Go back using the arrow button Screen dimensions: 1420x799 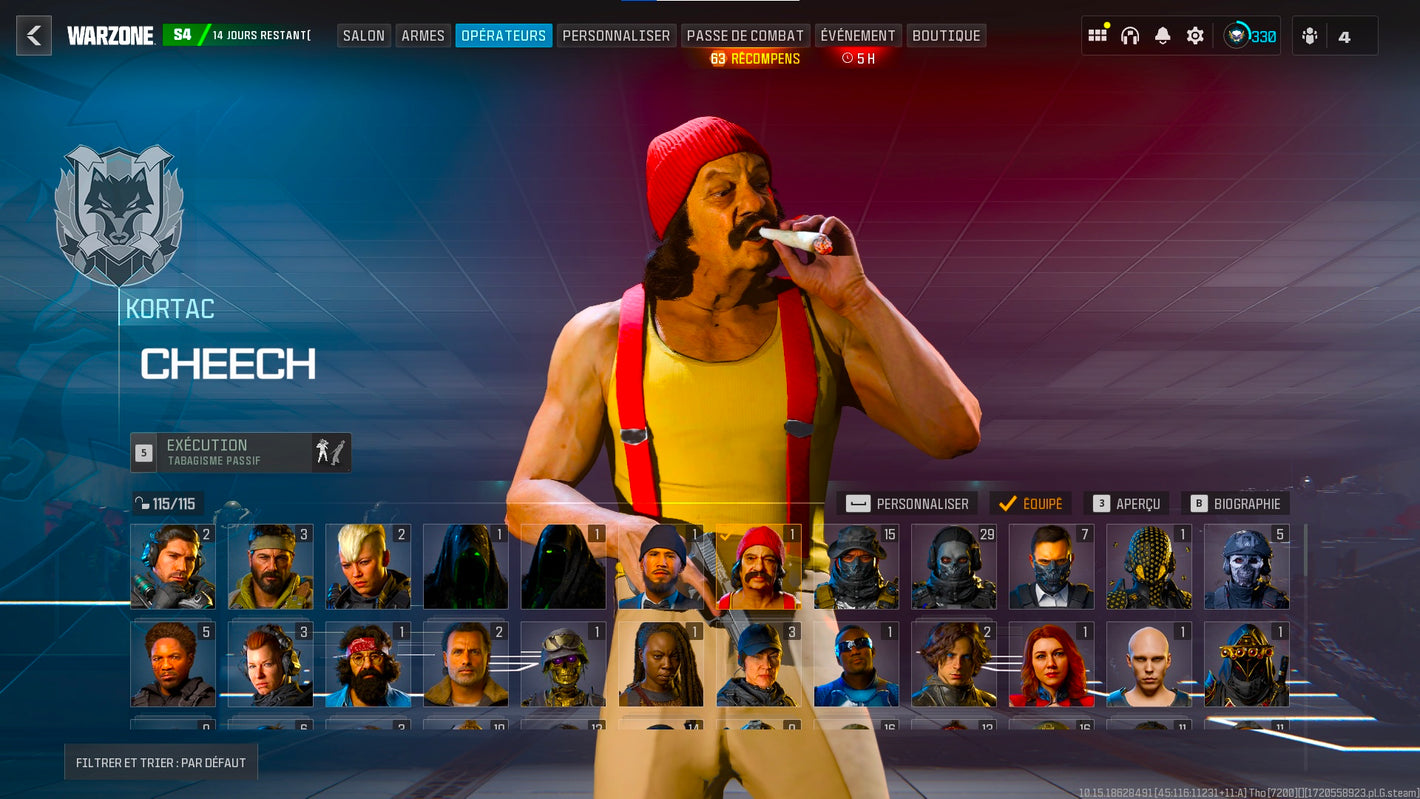[x=34, y=36]
